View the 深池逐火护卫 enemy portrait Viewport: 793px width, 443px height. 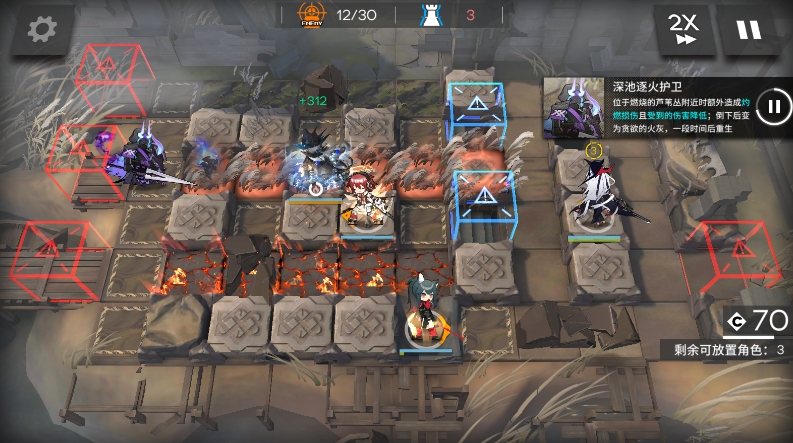(573, 109)
